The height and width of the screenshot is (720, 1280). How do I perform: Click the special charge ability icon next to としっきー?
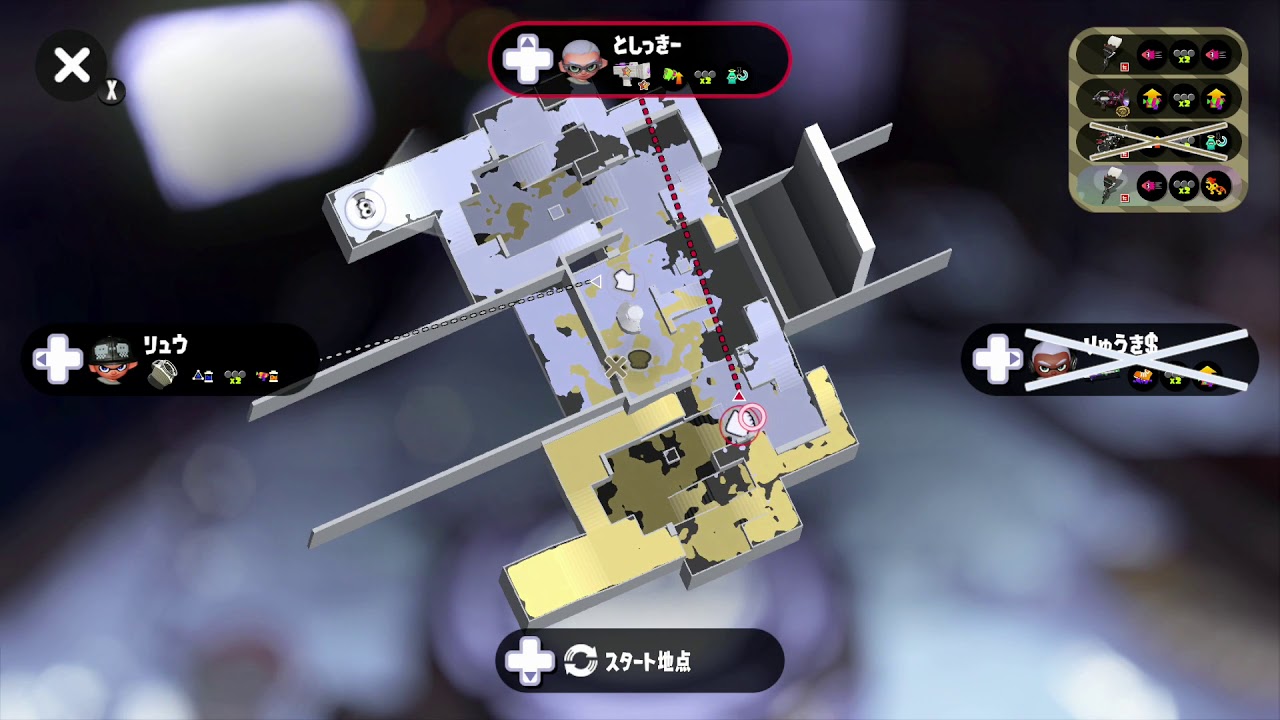(x=674, y=75)
